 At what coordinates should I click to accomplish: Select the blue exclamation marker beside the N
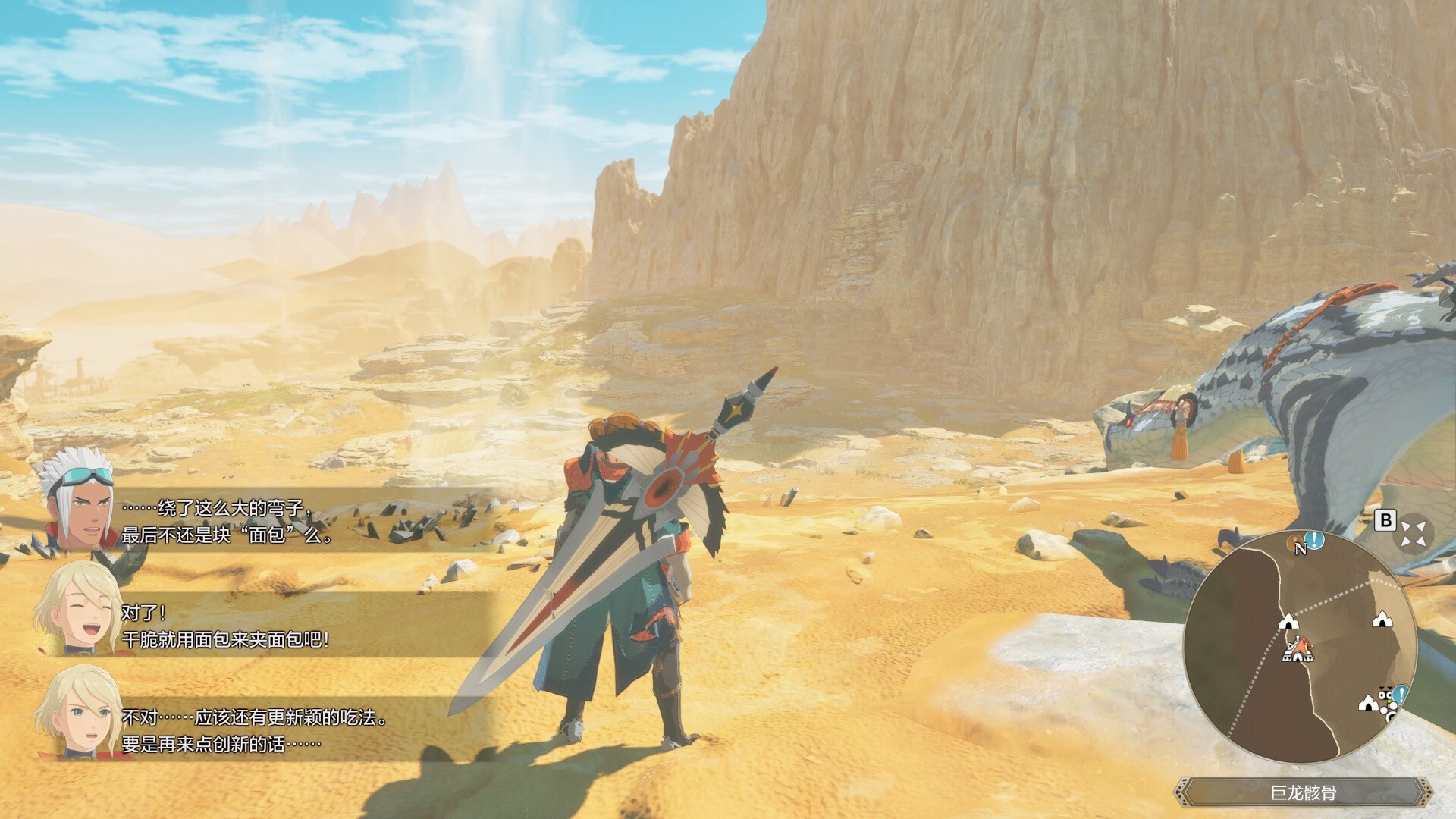click(1315, 541)
